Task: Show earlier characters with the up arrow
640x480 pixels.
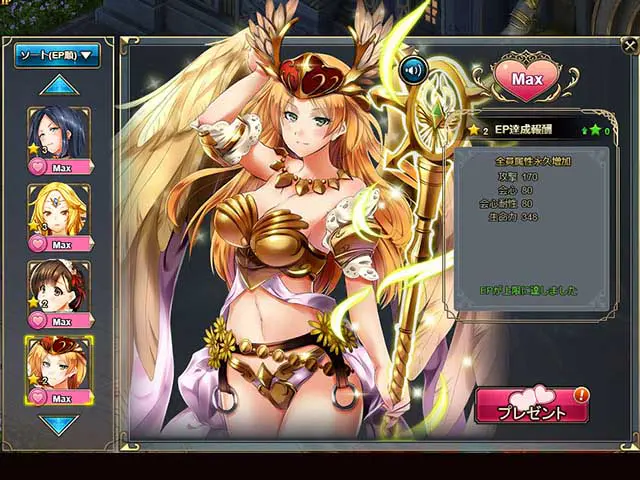Action: (59, 86)
